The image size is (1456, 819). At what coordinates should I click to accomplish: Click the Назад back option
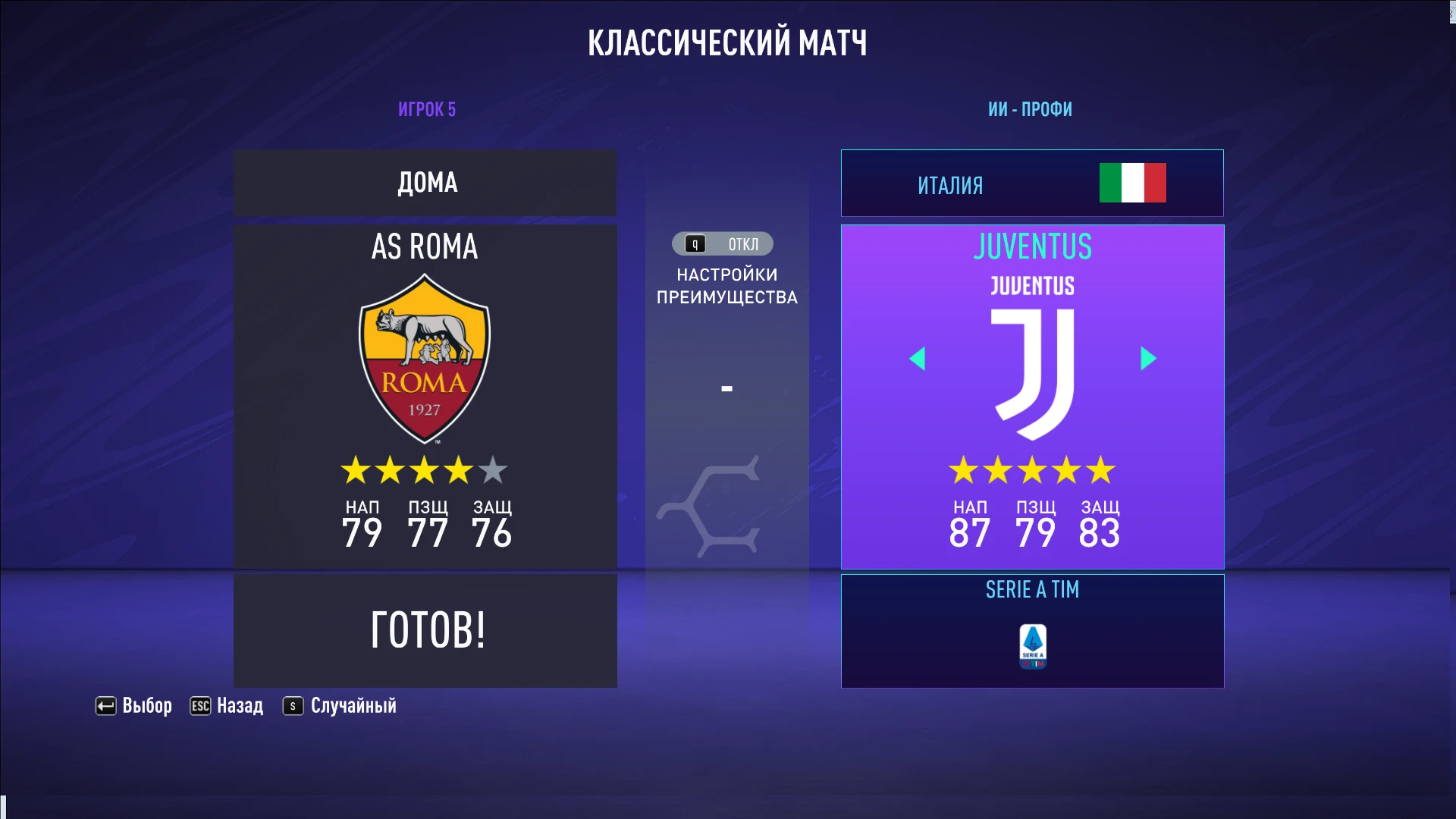click(239, 705)
